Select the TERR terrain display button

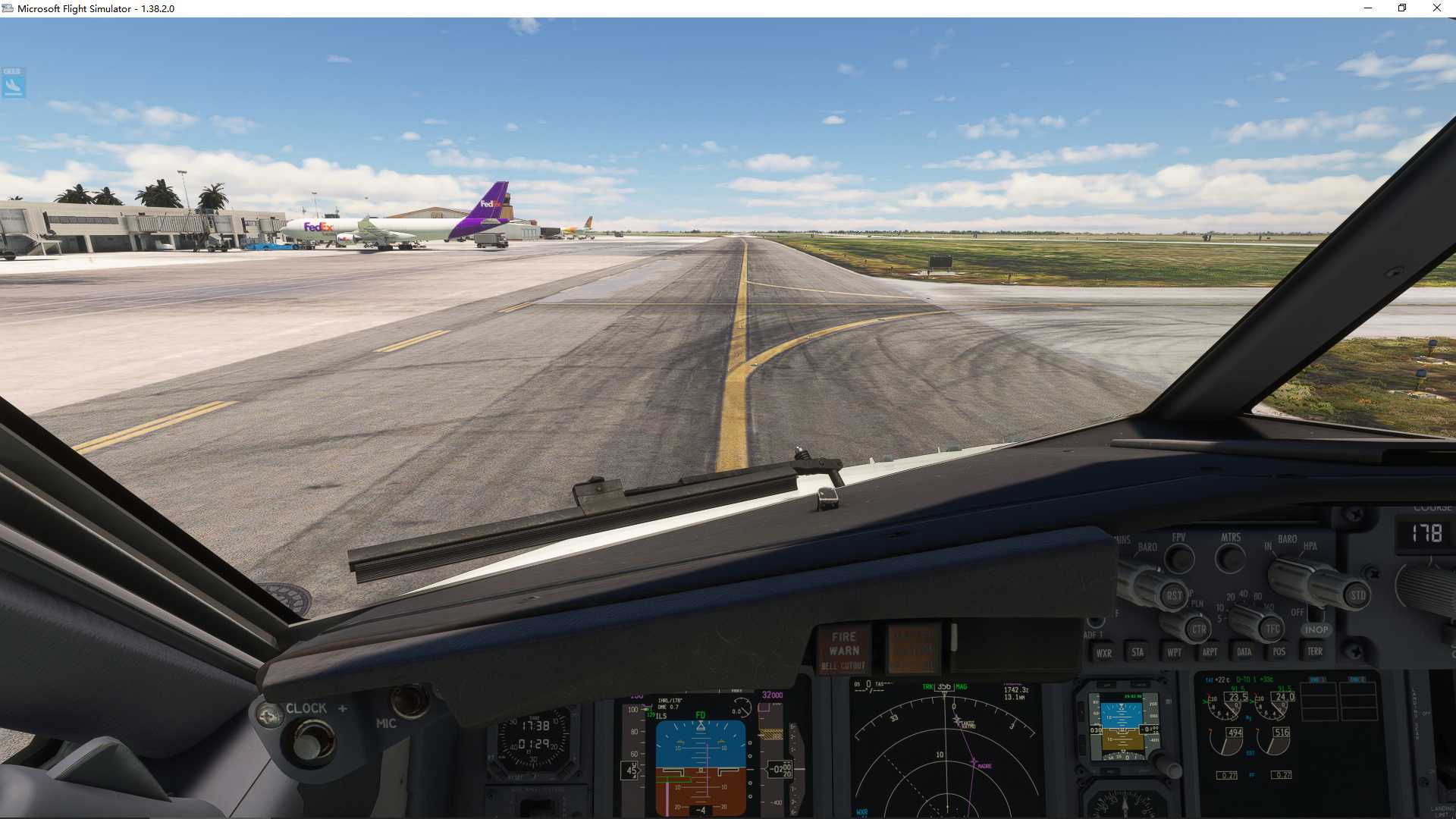(x=1316, y=652)
